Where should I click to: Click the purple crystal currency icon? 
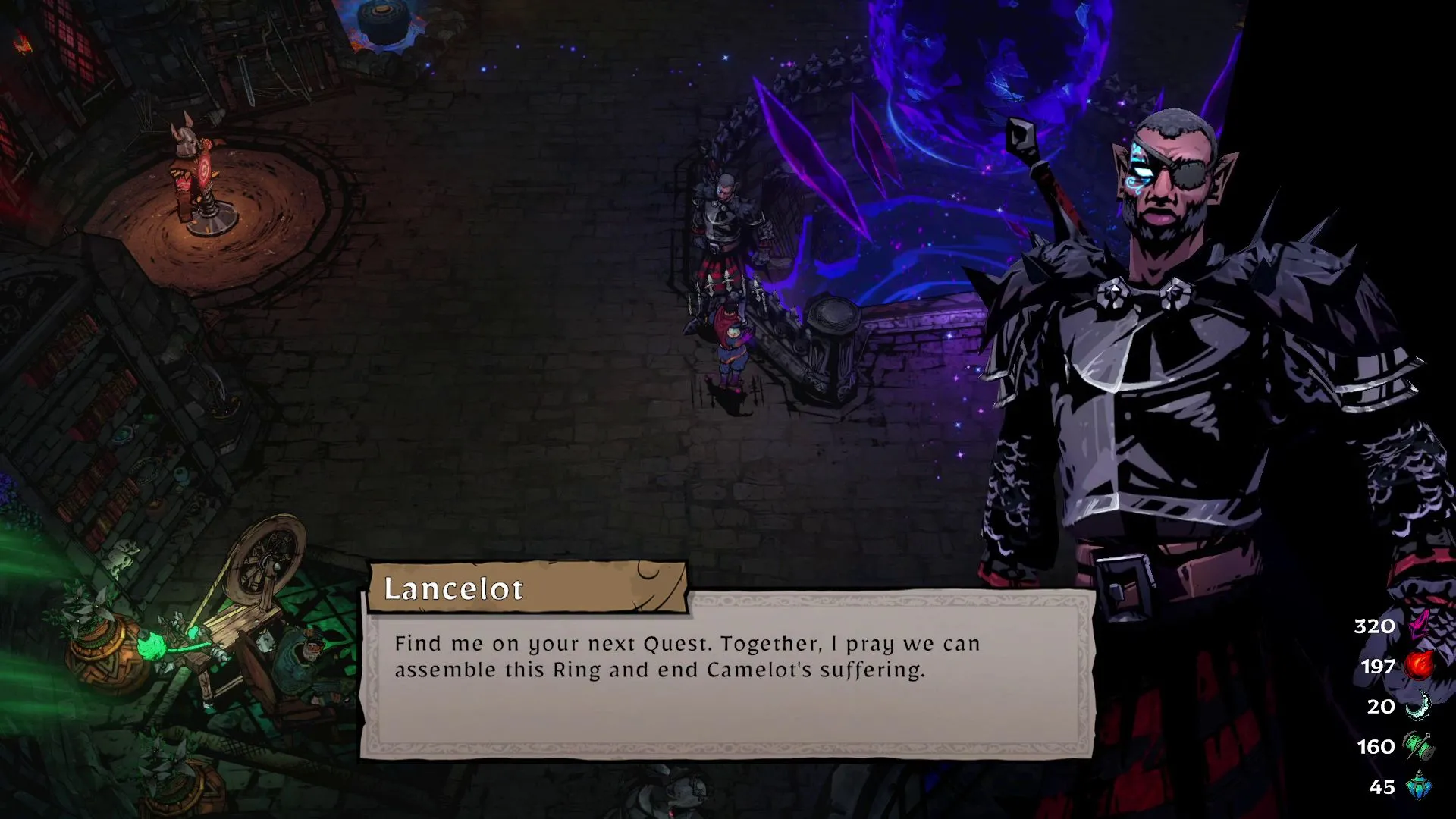pyautogui.click(x=1419, y=625)
